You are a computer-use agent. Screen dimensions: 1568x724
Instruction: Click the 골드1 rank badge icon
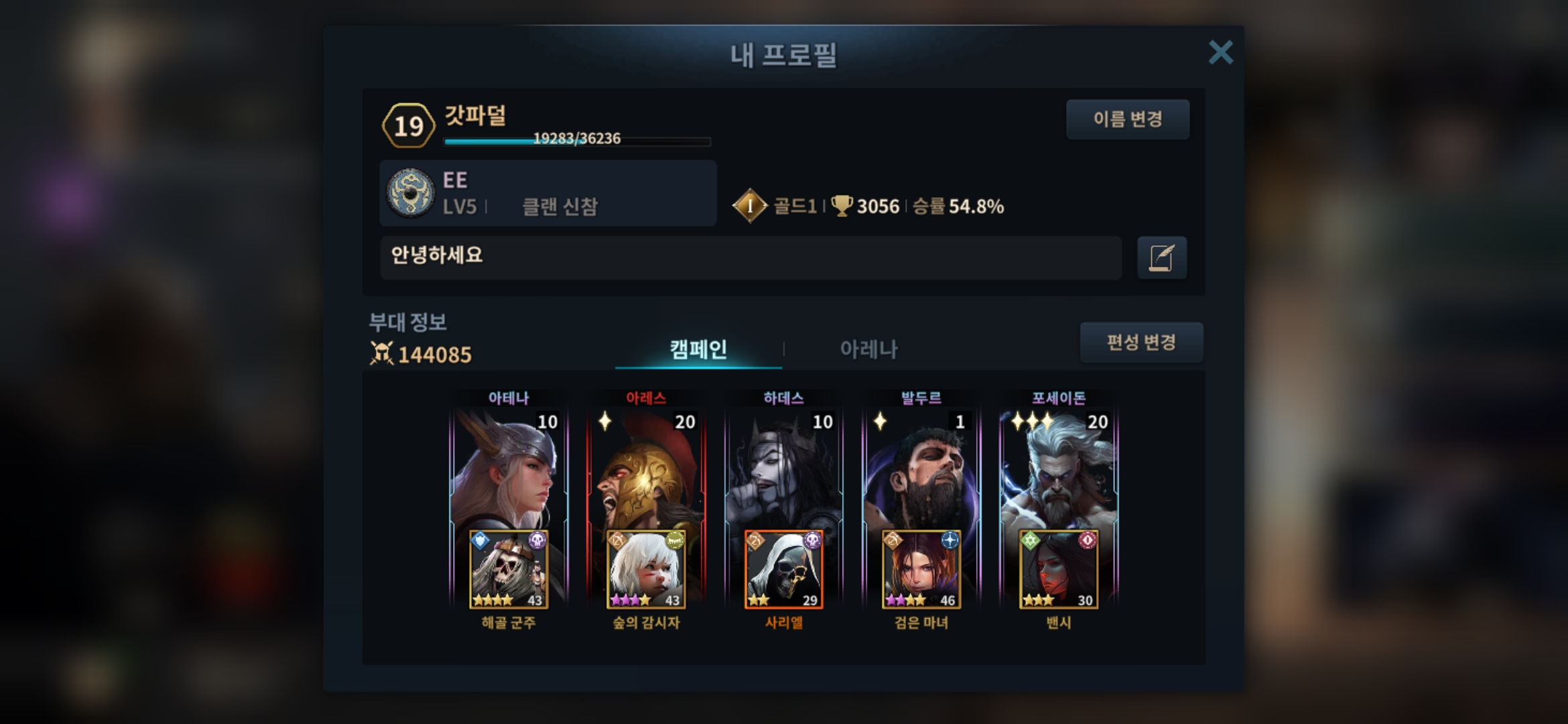[x=749, y=206]
